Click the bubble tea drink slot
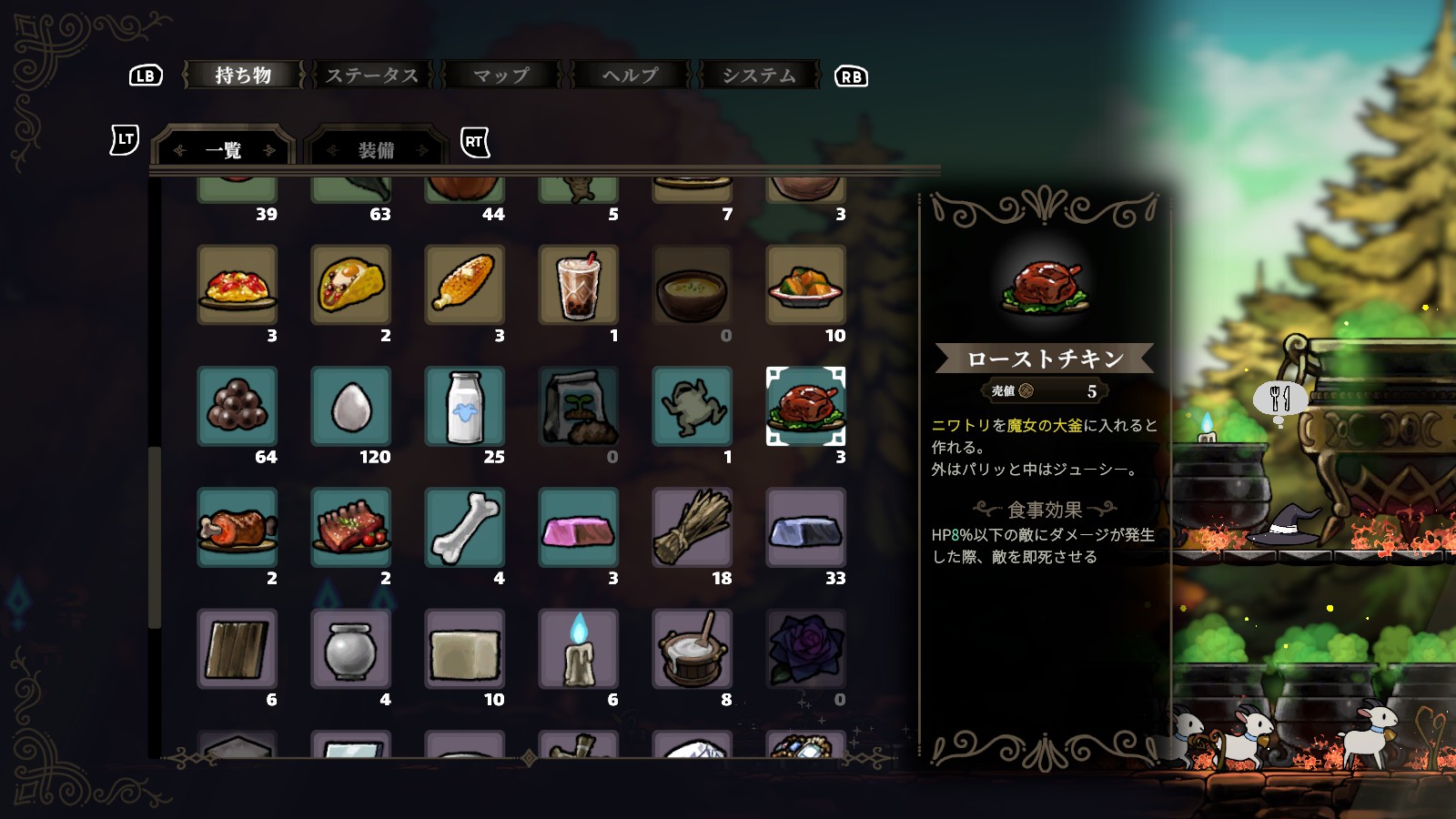The width and height of the screenshot is (1456, 819). [578, 285]
